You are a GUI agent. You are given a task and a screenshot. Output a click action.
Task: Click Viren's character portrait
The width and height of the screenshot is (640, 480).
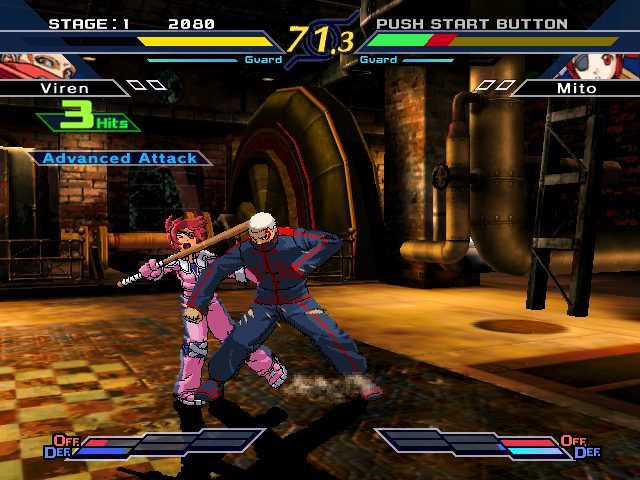click(38, 64)
